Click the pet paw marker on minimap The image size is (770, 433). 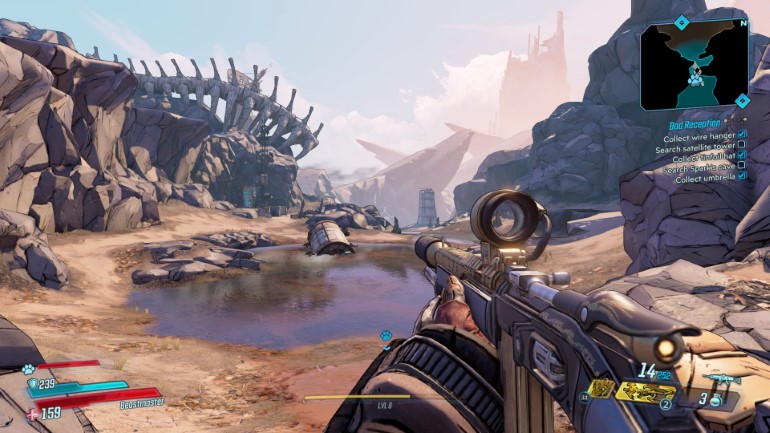click(692, 74)
